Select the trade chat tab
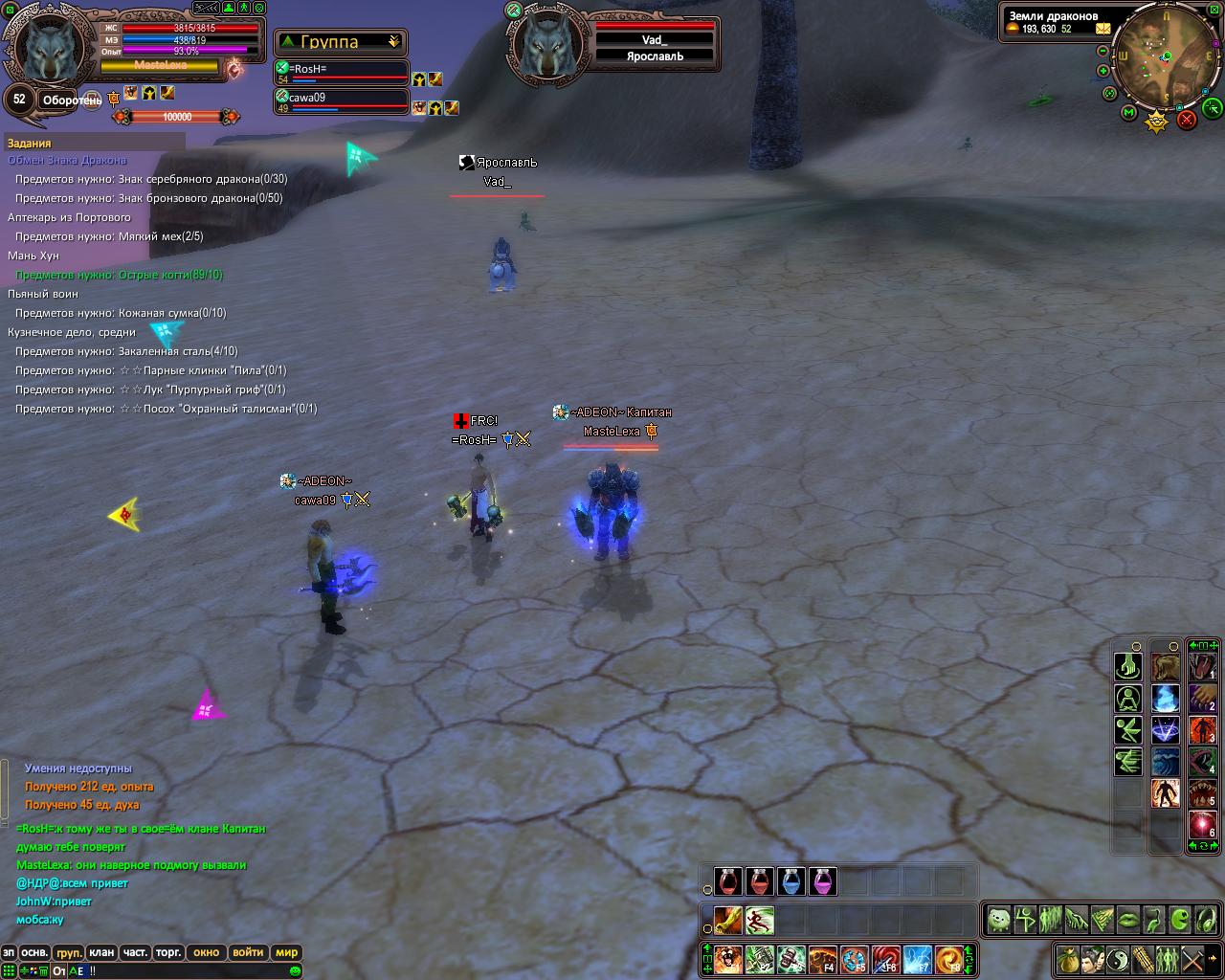This screenshot has width=1225, height=980. click(168, 952)
